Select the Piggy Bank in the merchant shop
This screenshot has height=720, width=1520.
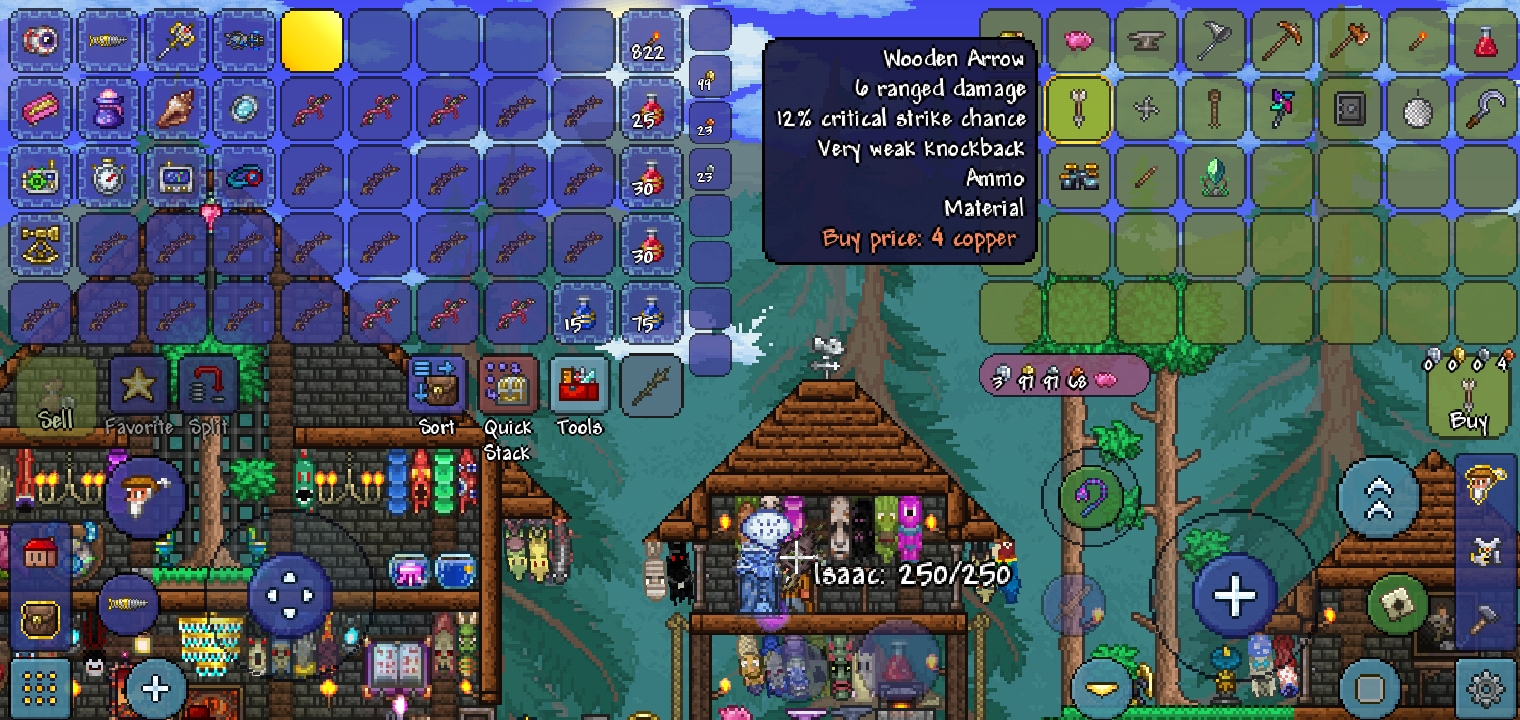click(1080, 40)
